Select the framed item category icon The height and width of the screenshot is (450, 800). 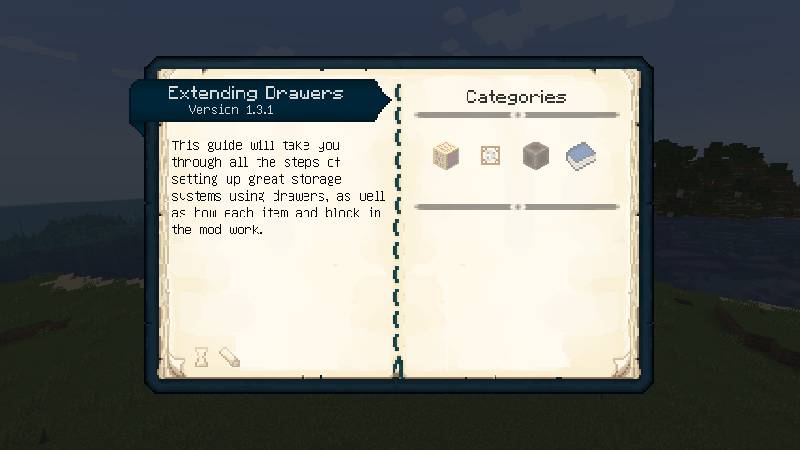click(x=490, y=155)
